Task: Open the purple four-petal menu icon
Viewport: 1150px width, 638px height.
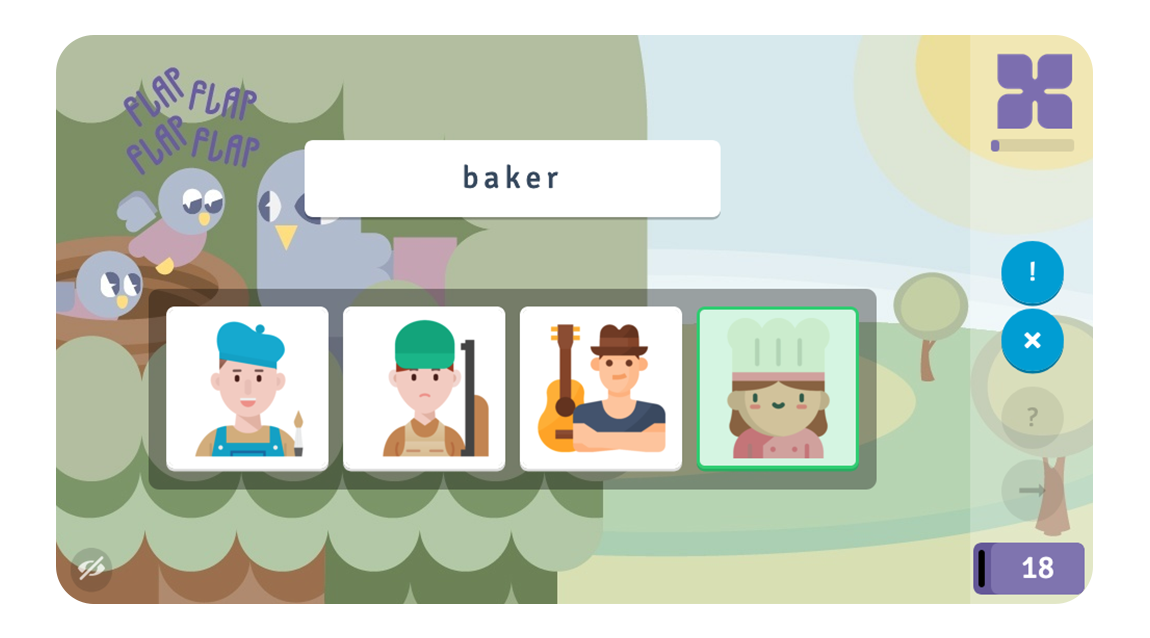Action: pos(1034,91)
